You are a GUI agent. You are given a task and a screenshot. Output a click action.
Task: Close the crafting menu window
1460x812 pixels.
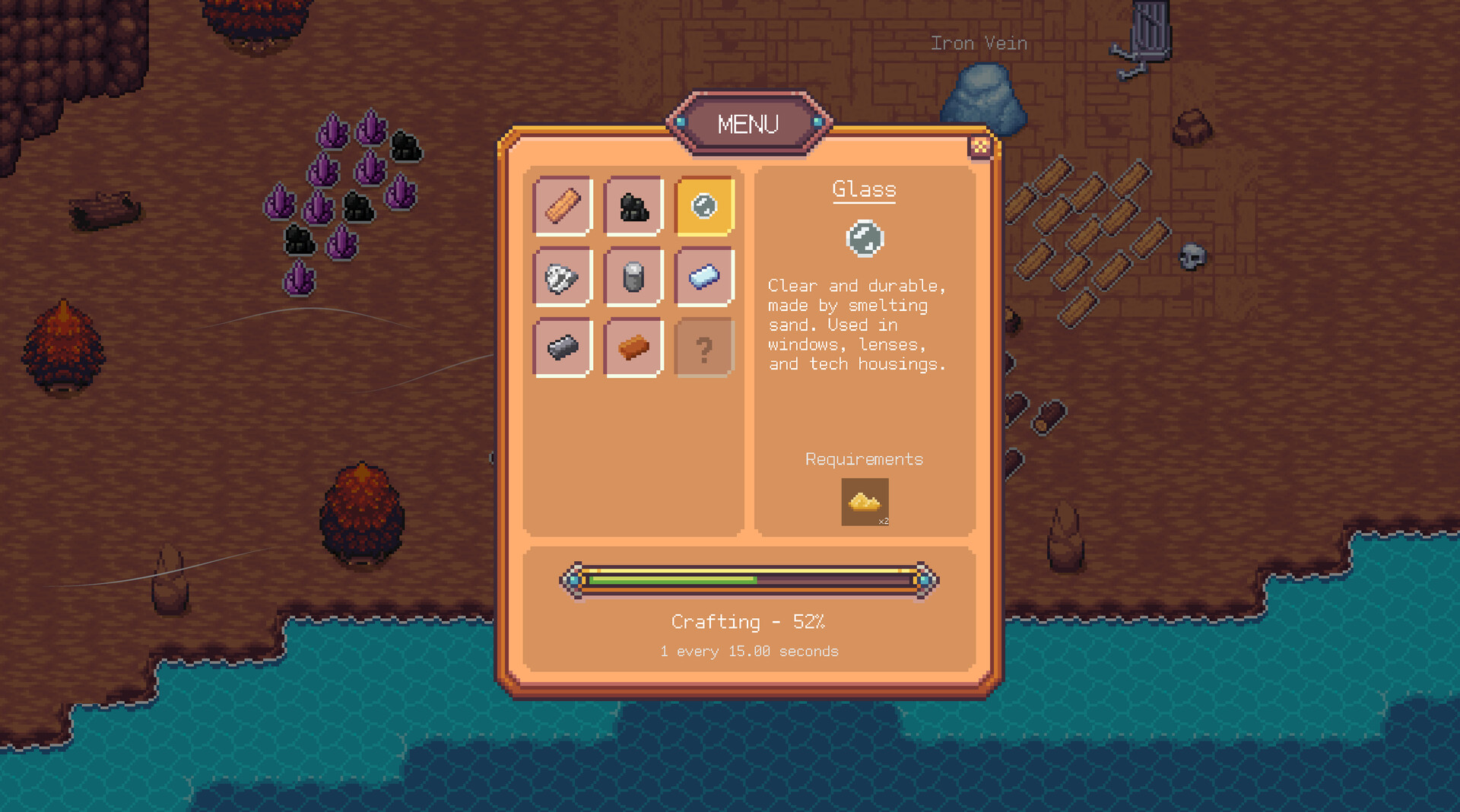[980, 146]
